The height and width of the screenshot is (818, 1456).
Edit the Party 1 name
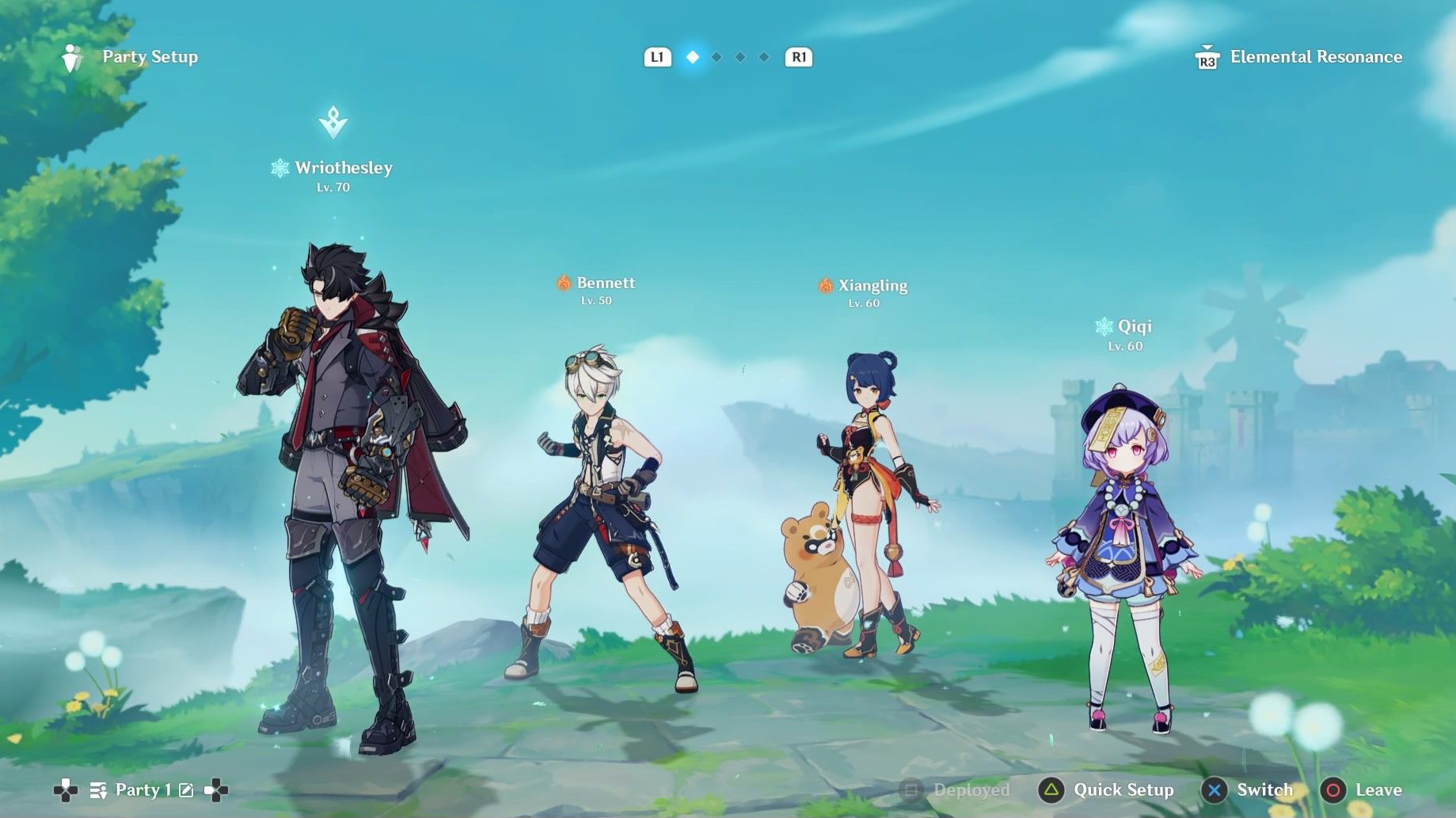(x=186, y=789)
